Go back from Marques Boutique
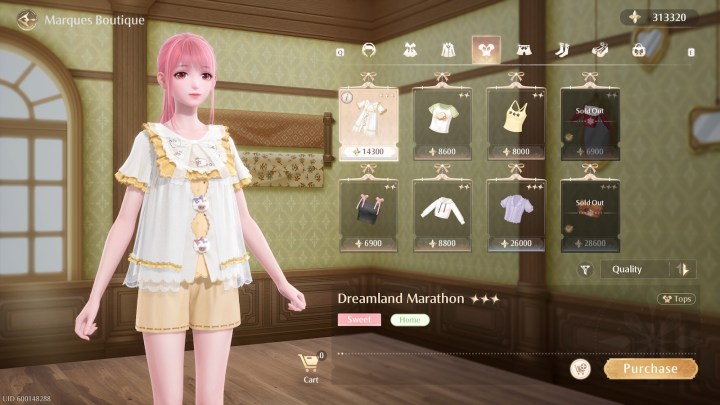Viewport: 720px width, 405px height. [27, 20]
